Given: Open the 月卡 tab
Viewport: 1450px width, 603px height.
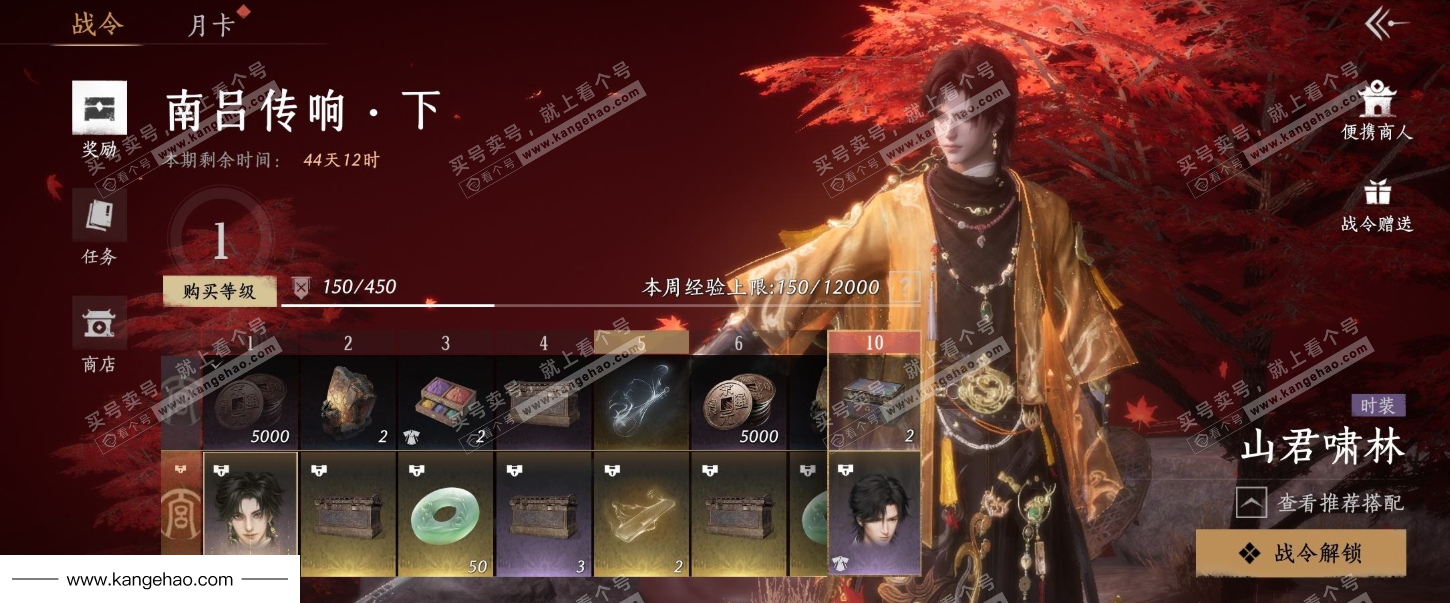Looking at the screenshot, I should click(x=211, y=25).
